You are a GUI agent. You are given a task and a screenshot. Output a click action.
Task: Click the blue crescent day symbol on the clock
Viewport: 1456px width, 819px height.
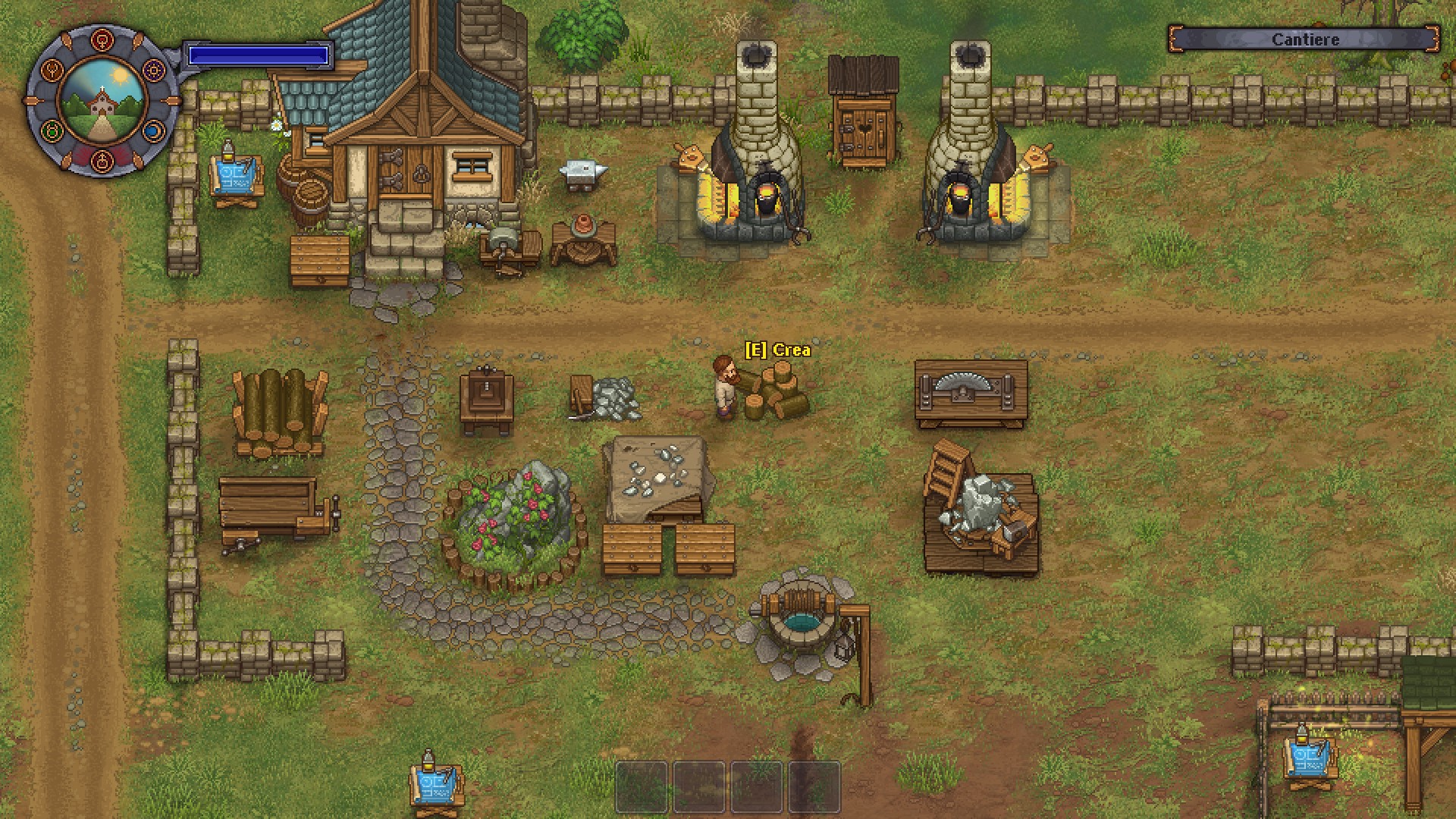152,131
